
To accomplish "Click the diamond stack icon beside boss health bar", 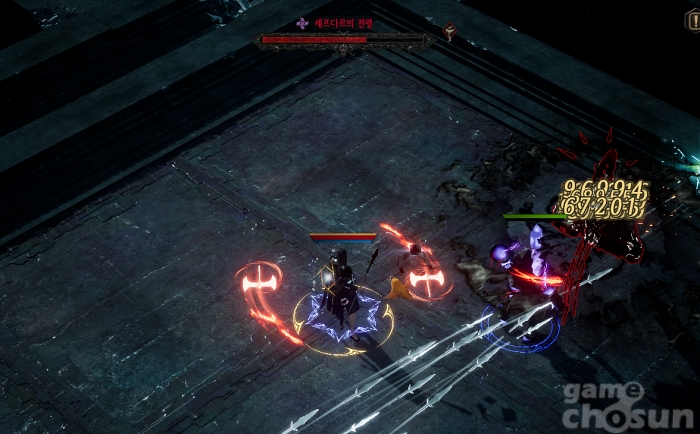I will [450, 32].
